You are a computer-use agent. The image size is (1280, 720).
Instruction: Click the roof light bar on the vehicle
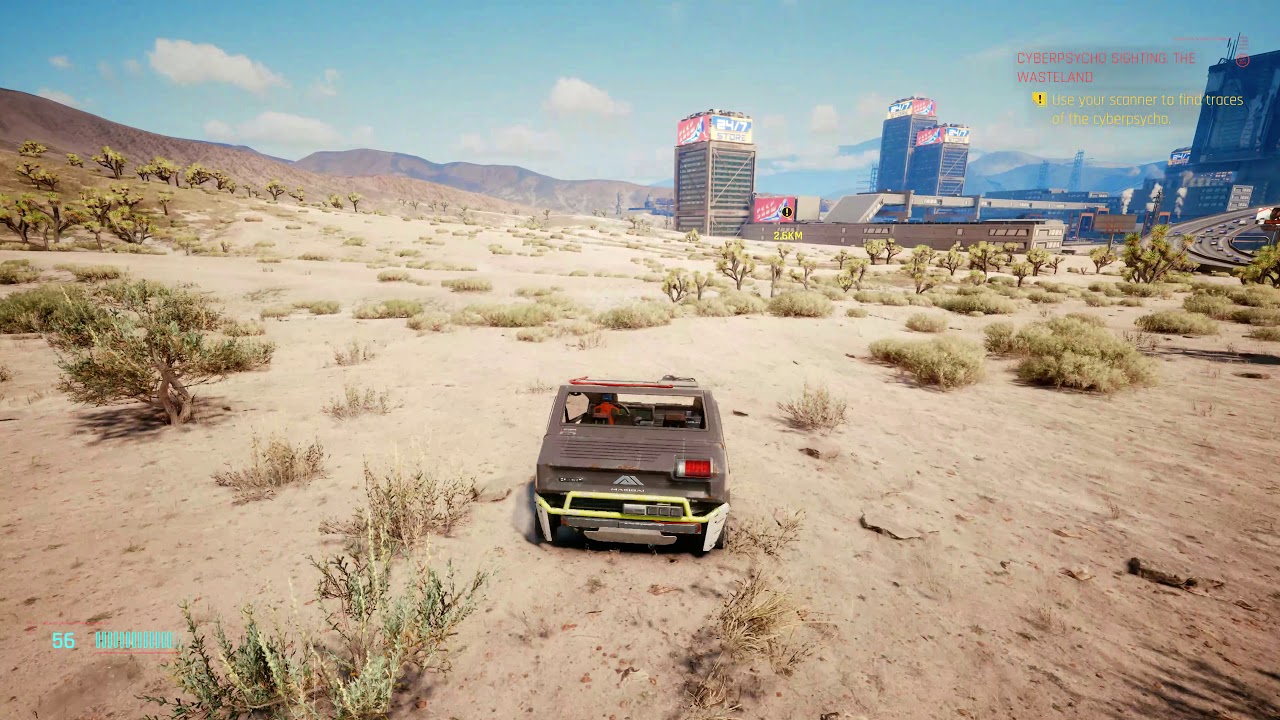pos(620,380)
